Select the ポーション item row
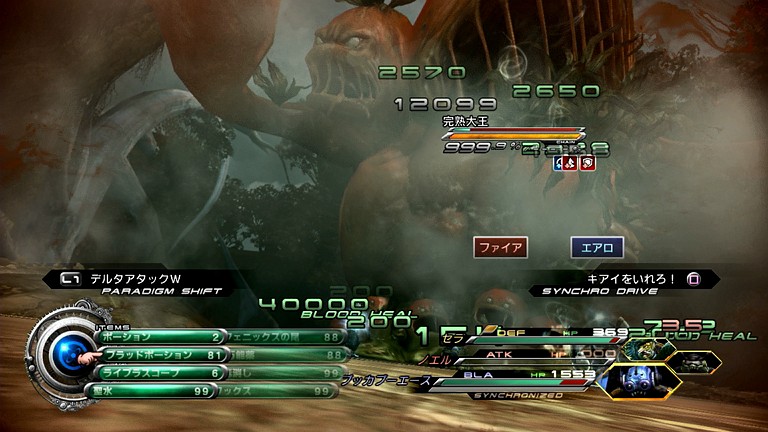This screenshot has width=768, height=432. 160,337
